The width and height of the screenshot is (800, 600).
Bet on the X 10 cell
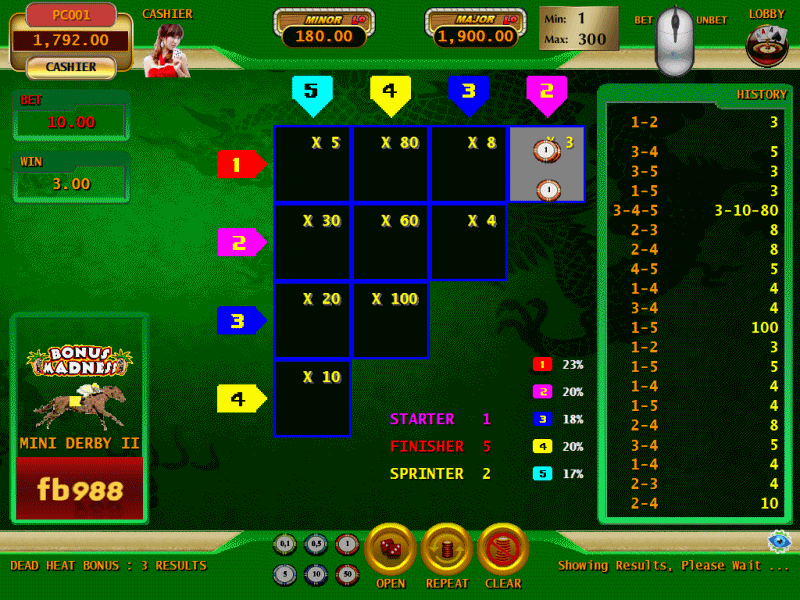coord(312,398)
